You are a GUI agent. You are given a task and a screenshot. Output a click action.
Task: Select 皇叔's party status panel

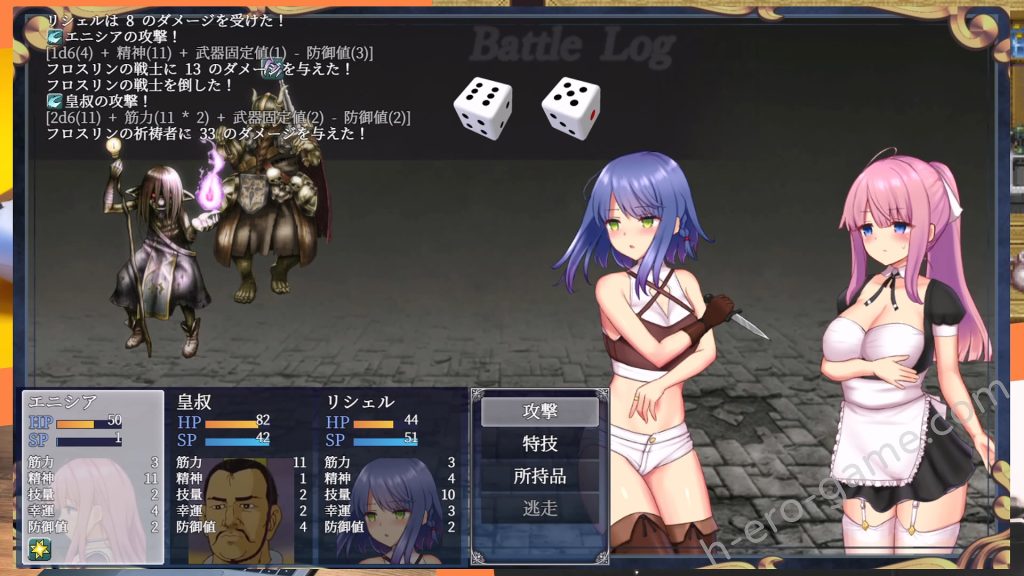242,476
